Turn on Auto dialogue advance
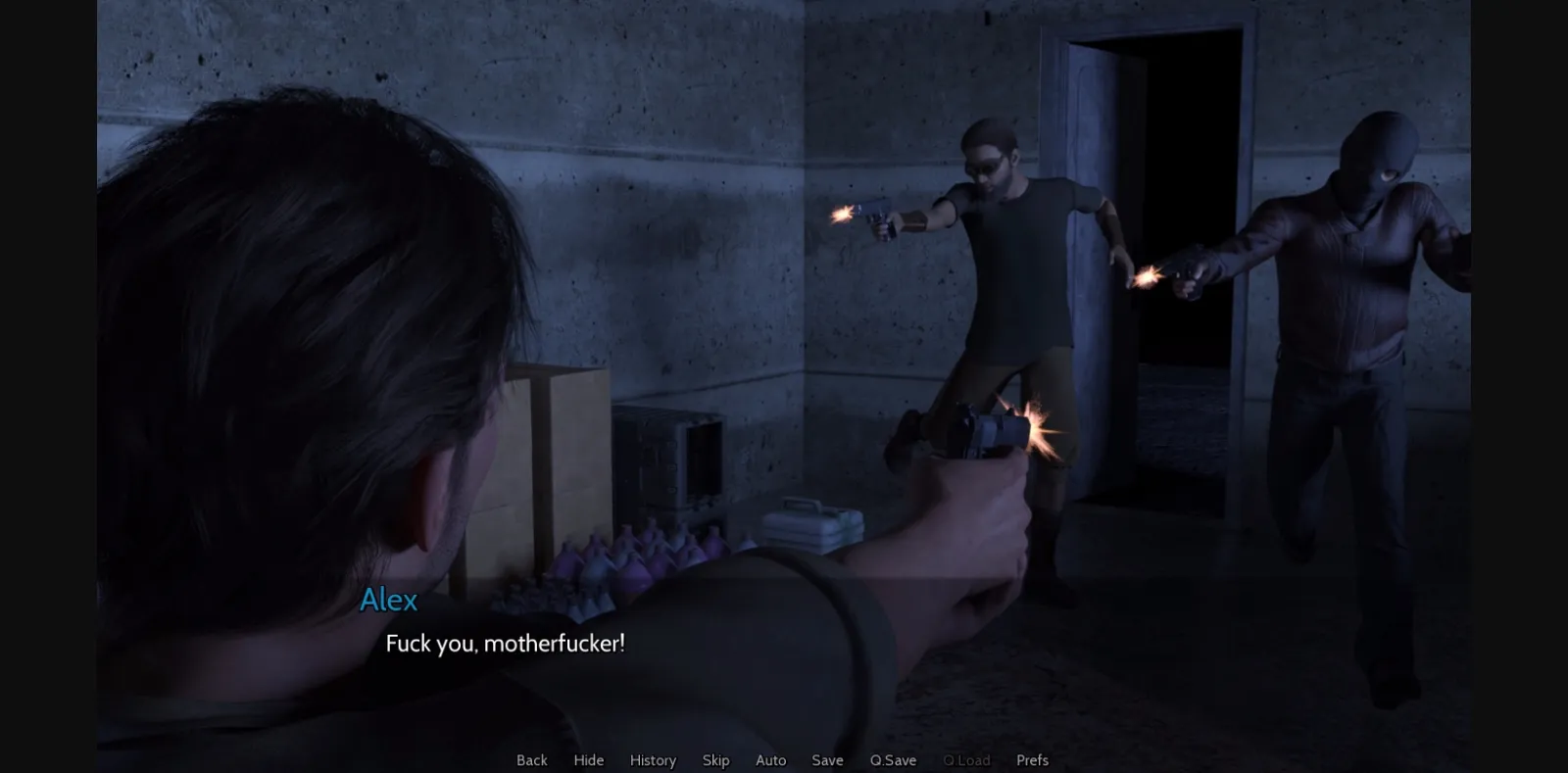This screenshot has width=1568, height=773. click(x=770, y=760)
